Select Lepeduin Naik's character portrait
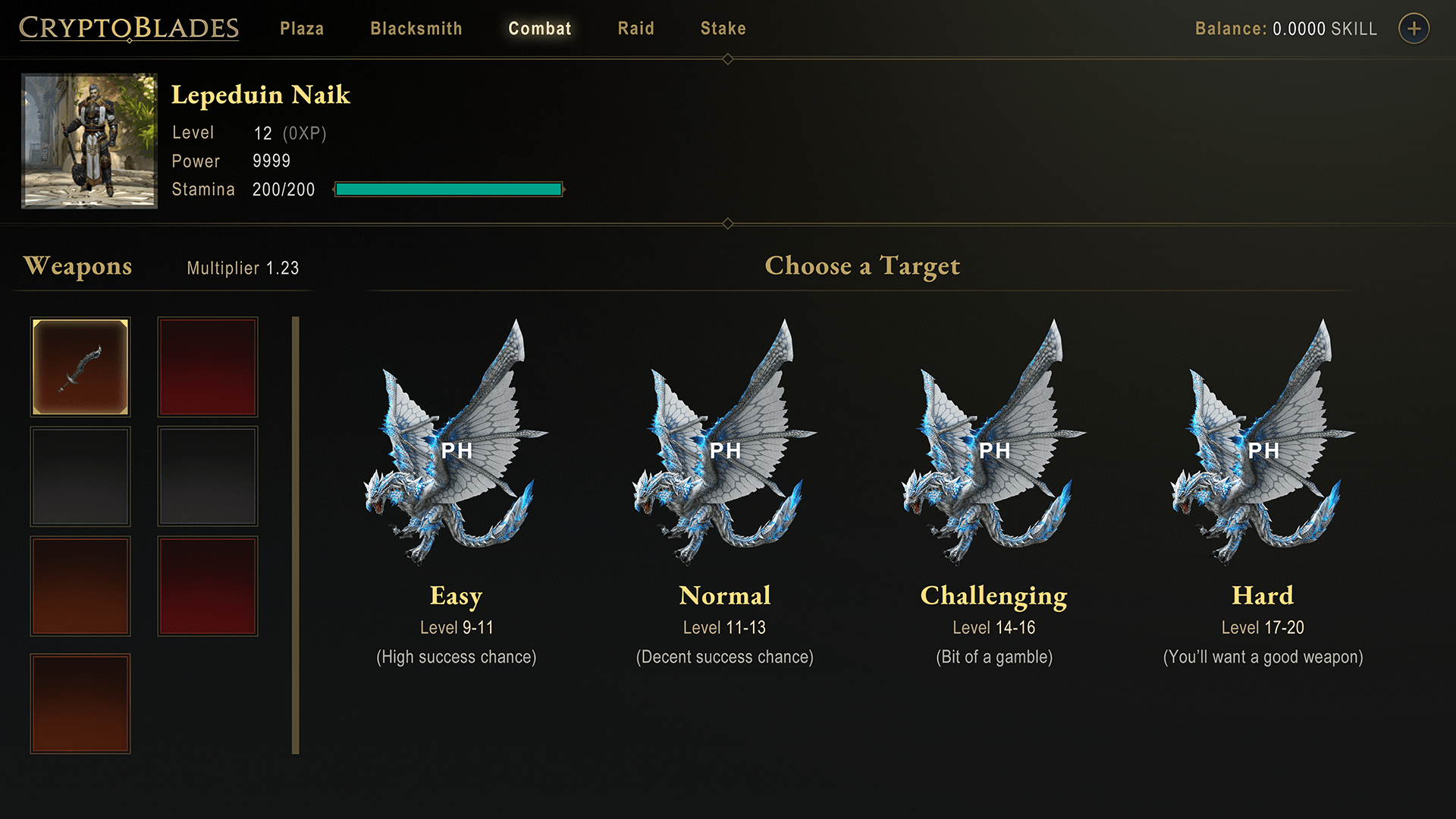This screenshot has height=819, width=1456. (x=89, y=141)
